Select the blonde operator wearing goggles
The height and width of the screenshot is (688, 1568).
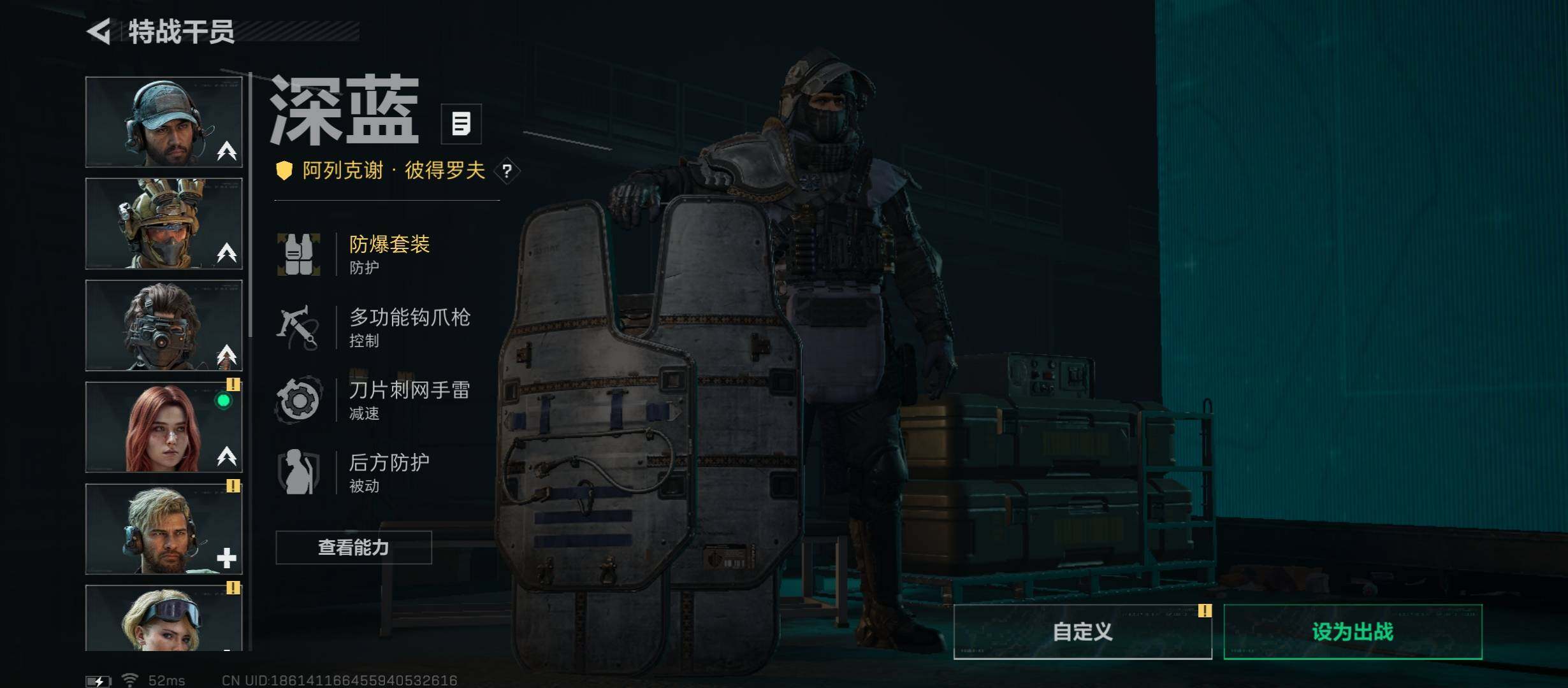[x=164, y=617]
